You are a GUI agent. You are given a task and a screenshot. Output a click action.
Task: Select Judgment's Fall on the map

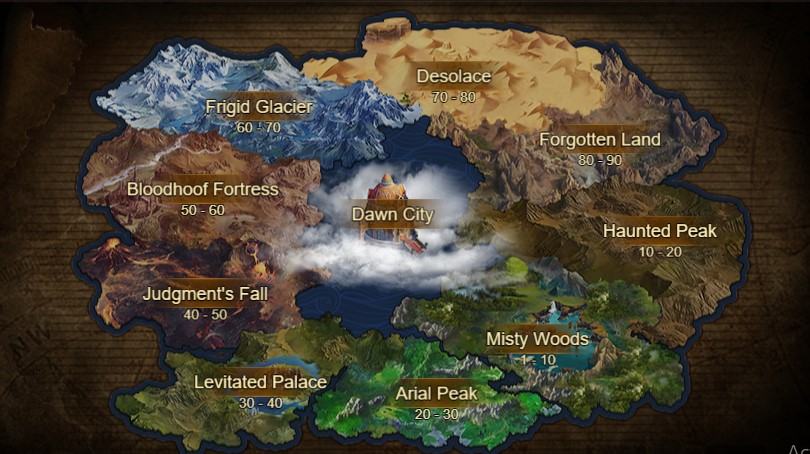point(199,295)
